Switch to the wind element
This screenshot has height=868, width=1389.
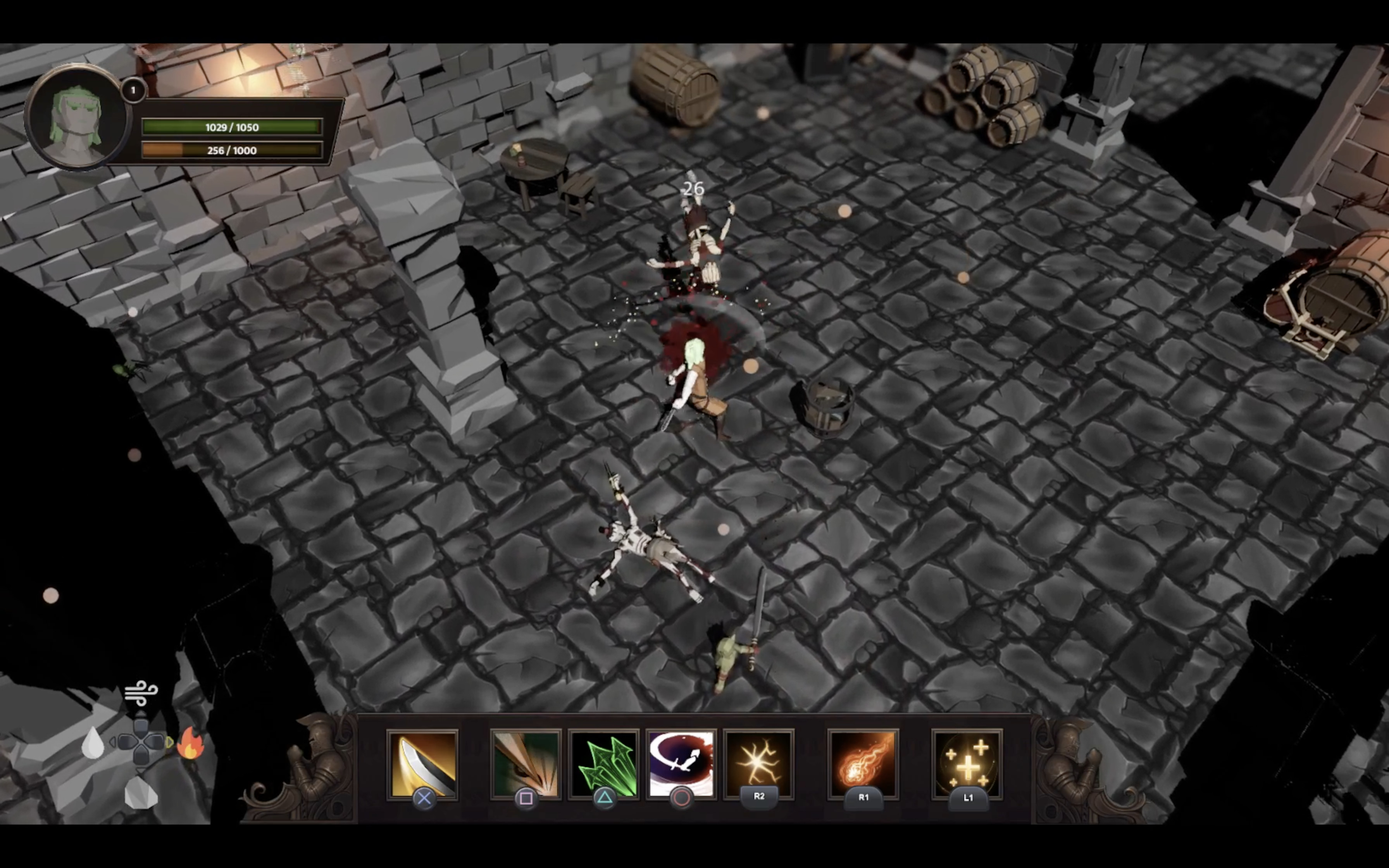tap(141, 693)
